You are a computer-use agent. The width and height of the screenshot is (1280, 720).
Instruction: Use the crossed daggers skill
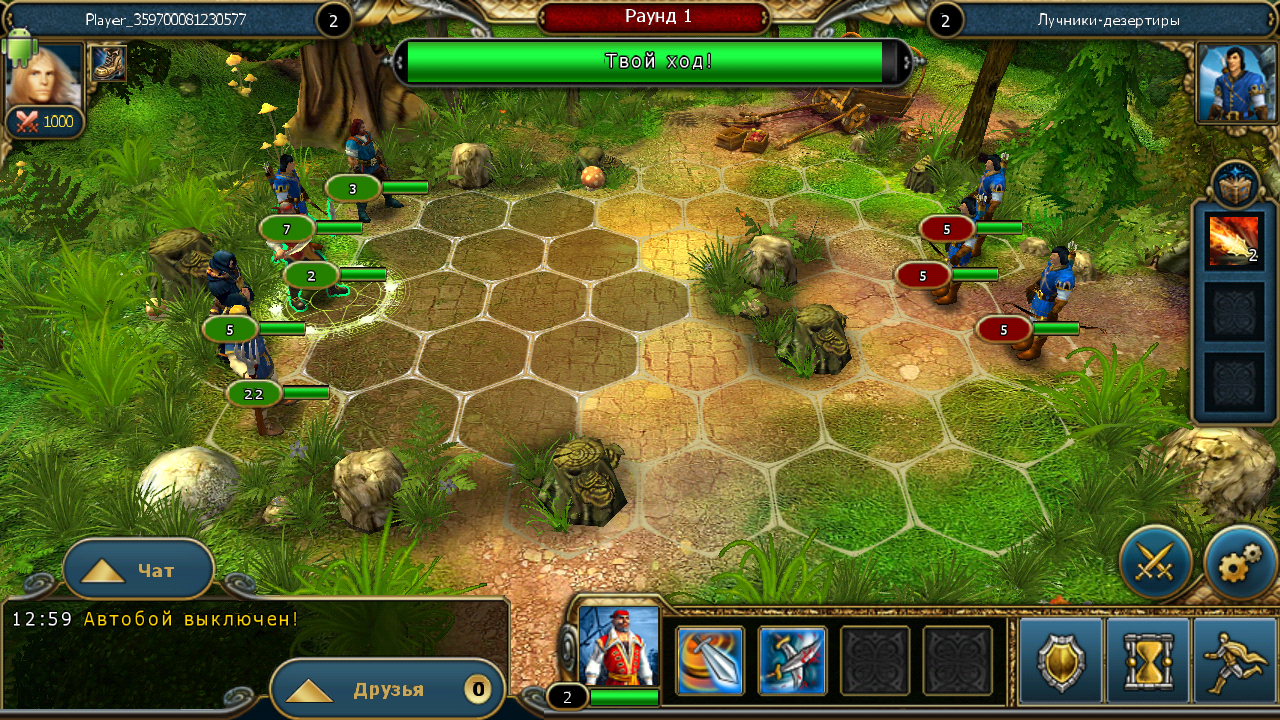[x=792, y=661]
